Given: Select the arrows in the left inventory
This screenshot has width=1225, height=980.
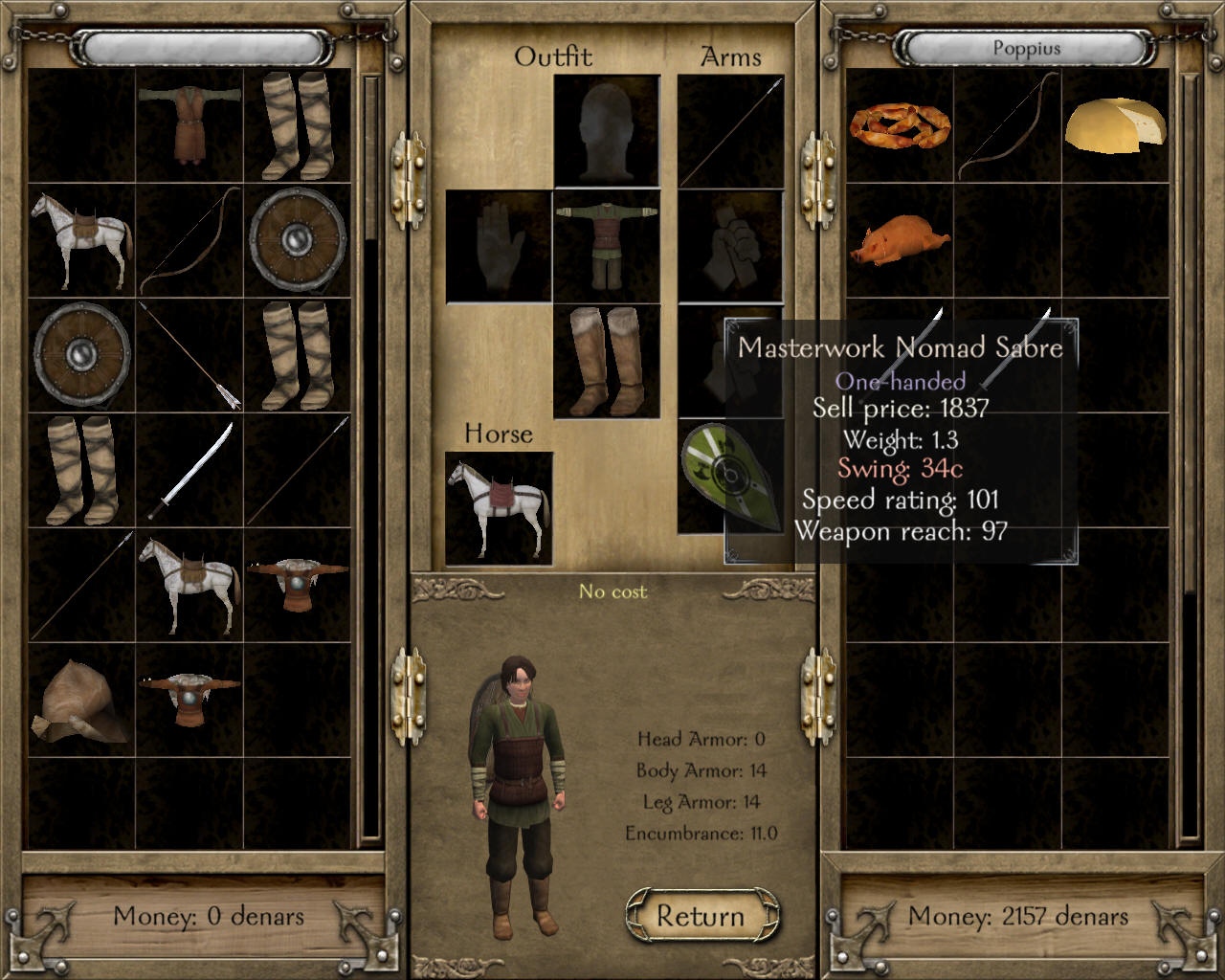Looking at the screenshot, I should (x=189, y=355).
